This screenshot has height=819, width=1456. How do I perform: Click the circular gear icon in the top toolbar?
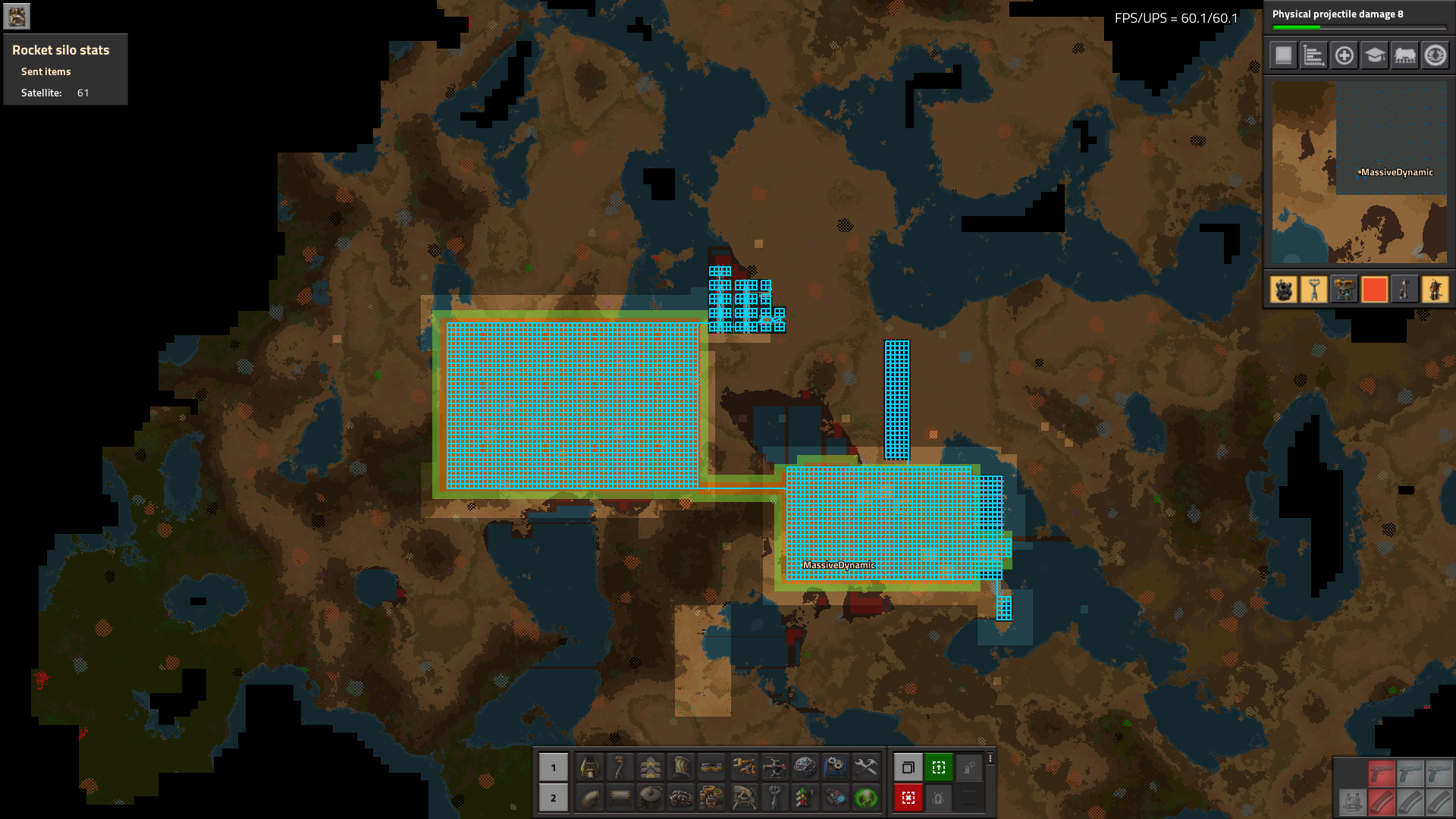point(1435,55)
